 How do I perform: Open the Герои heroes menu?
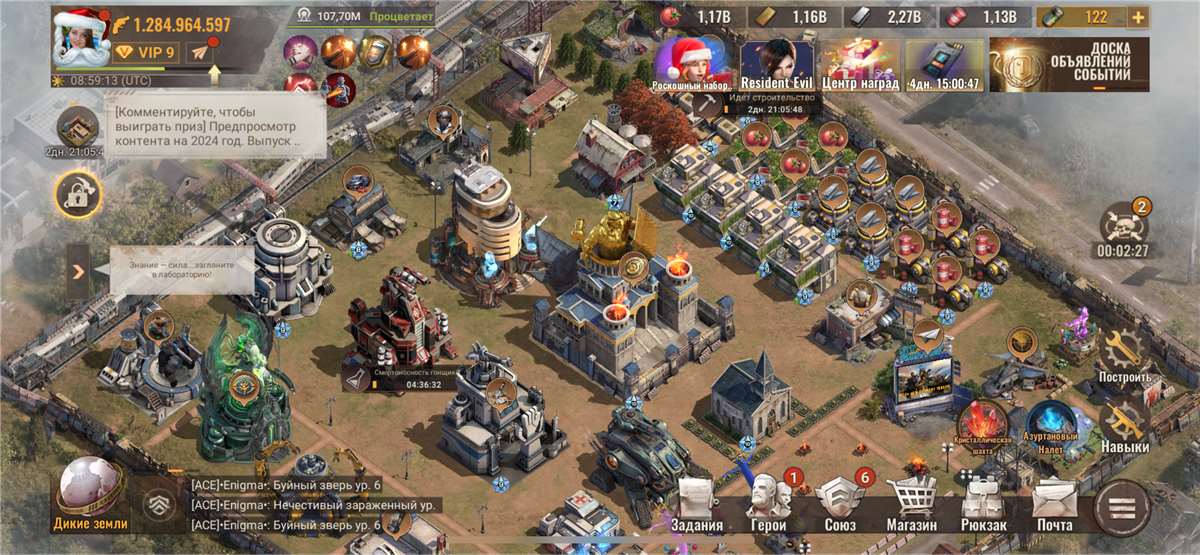point(767,505)
